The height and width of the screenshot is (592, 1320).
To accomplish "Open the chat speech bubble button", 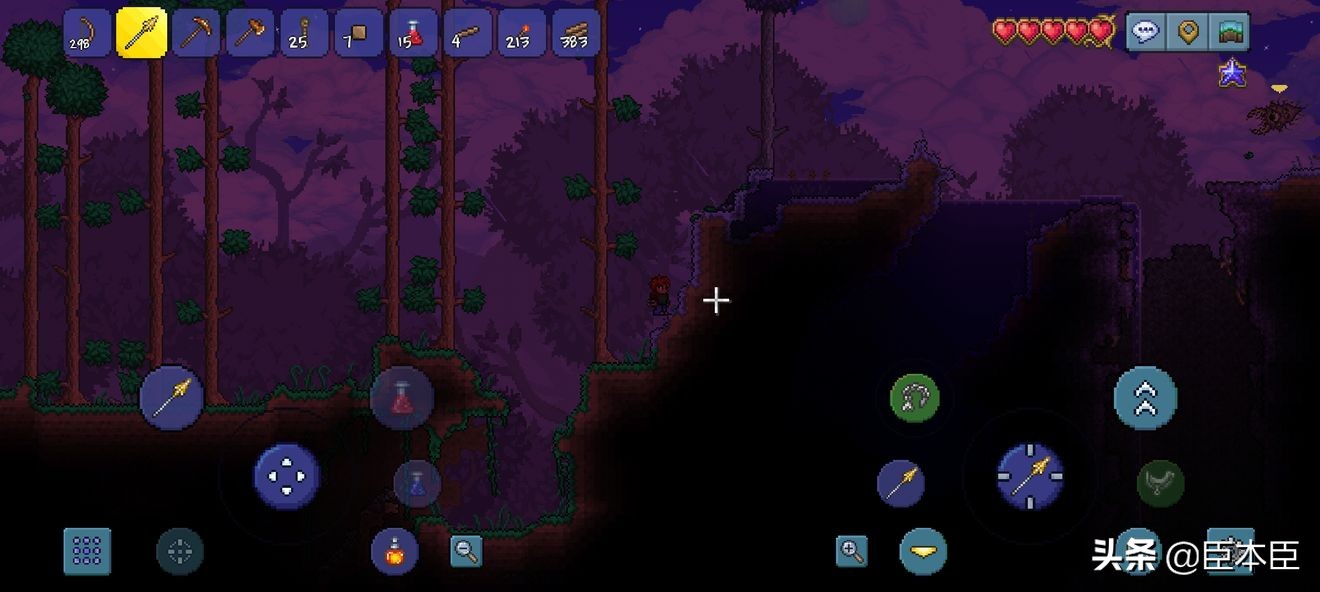I will (1146, 32).
